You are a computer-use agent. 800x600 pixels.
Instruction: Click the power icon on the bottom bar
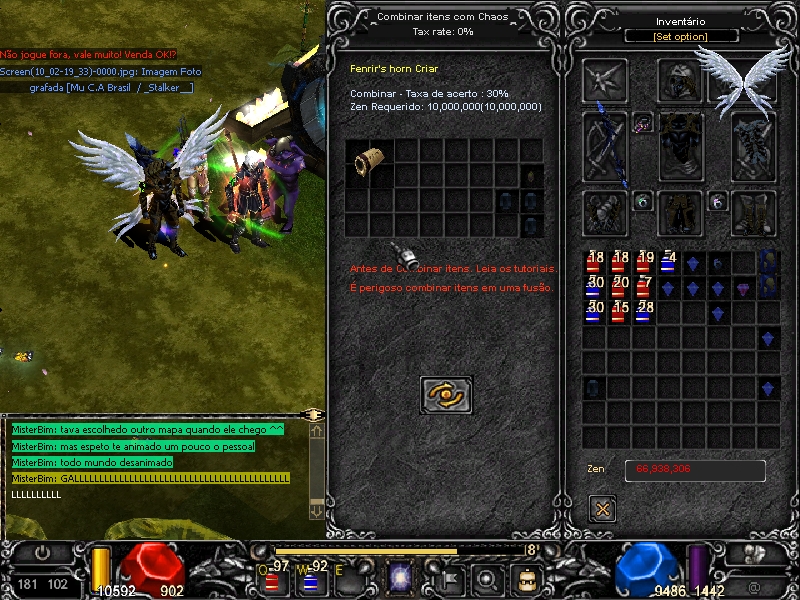pyautogui.click(x=44, y=552)
